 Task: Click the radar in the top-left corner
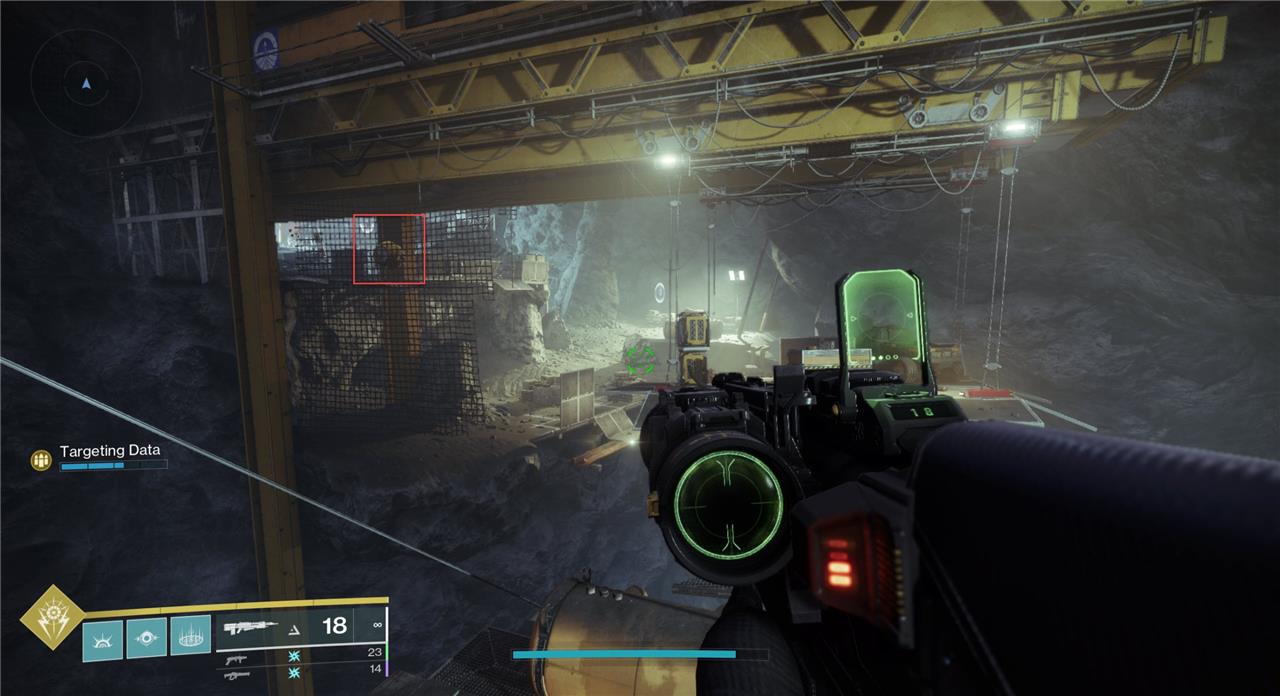(x=86, y=83)
